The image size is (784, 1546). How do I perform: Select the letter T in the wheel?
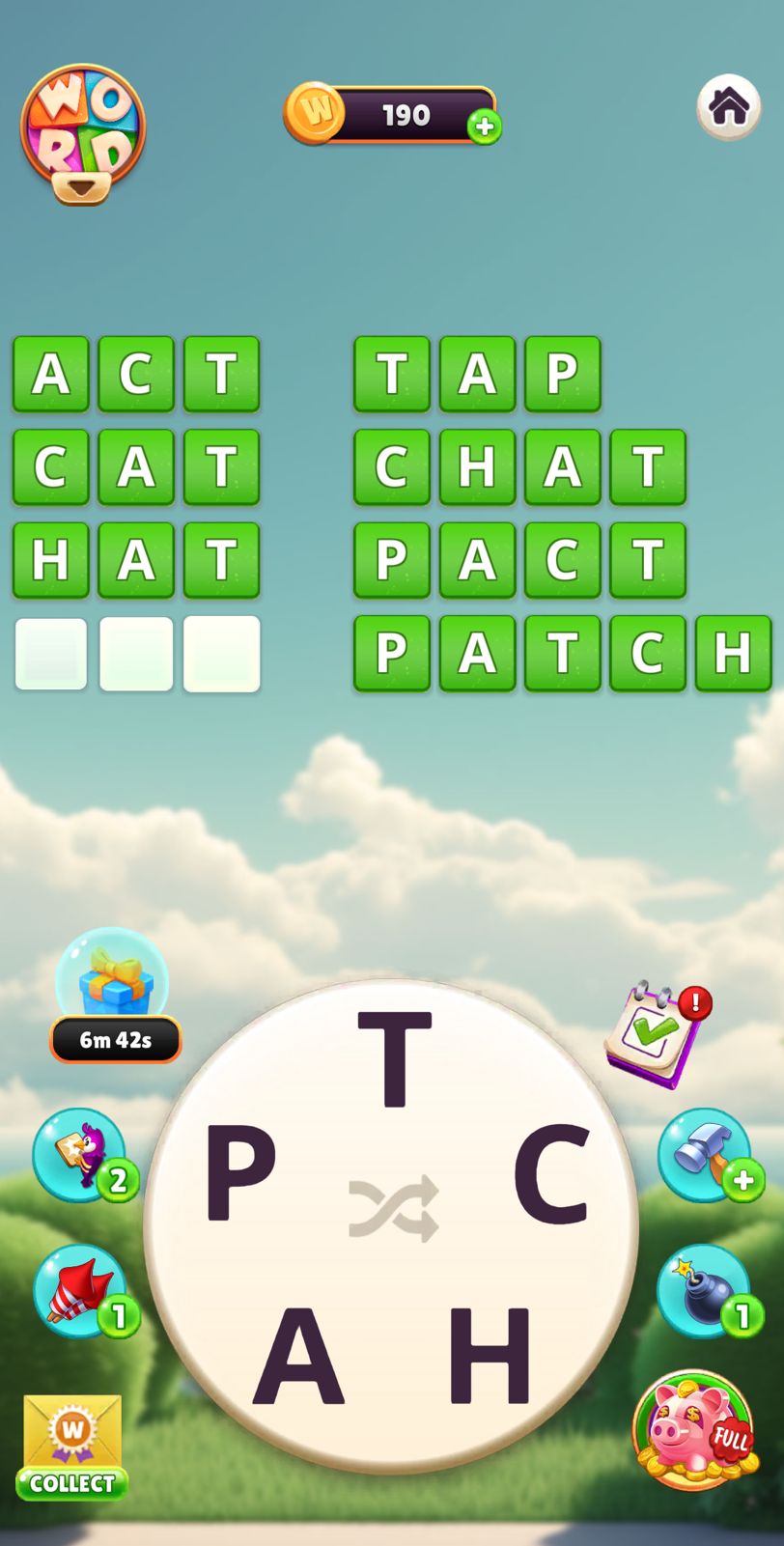394,1059
